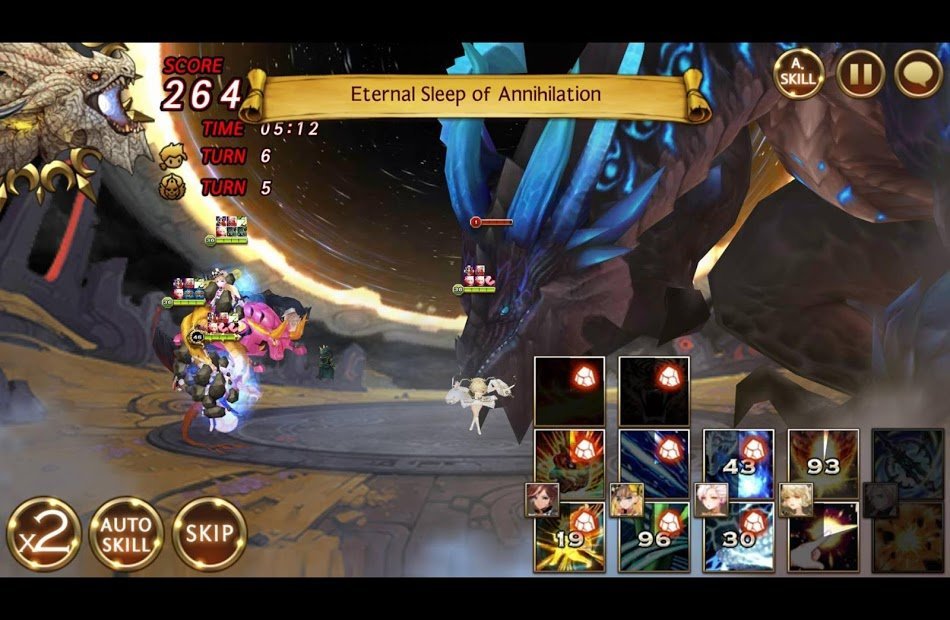
Task: Select the white-haired hero portrait
Action: tap(711, 499)
